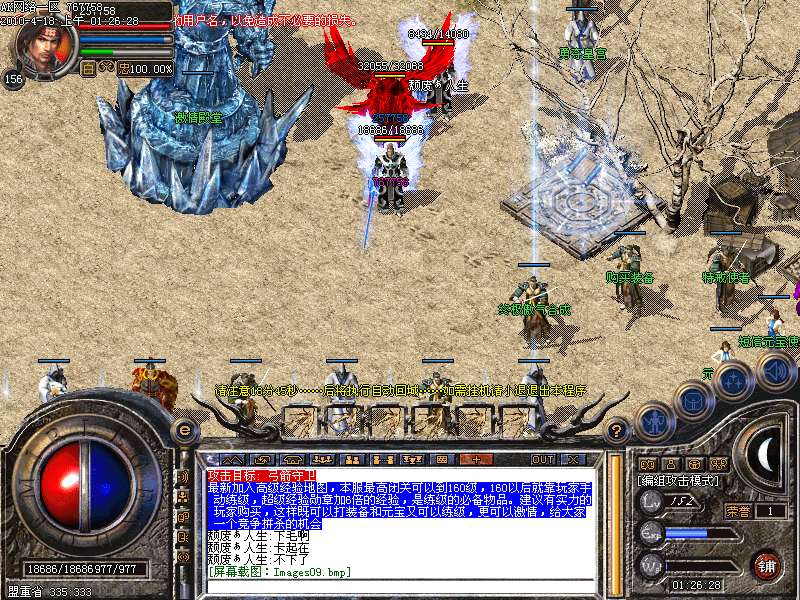This screenshot has height=600, width=800.
Task: Click the chat input line at bottom
Action: 400,586
